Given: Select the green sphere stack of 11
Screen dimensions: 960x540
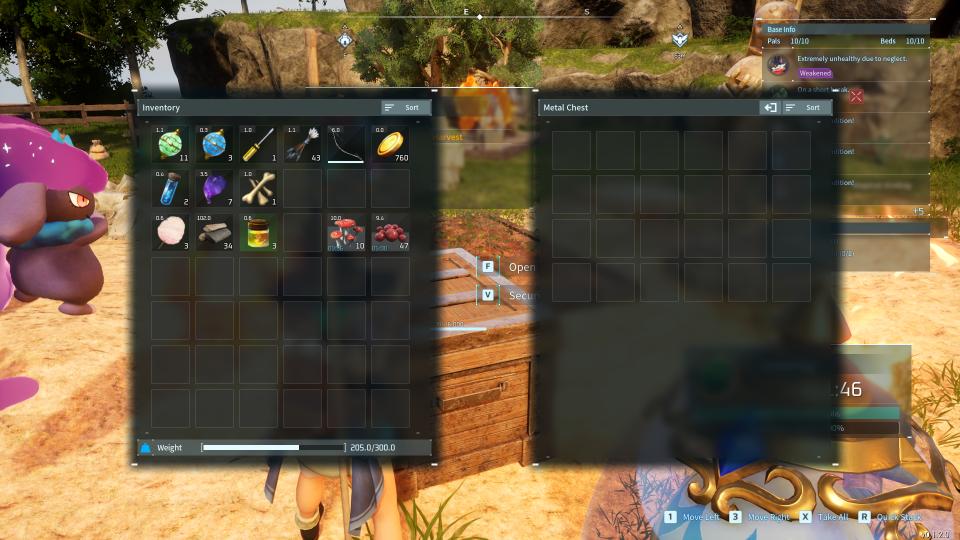Looking at the screenshot, I should [171, 144].
